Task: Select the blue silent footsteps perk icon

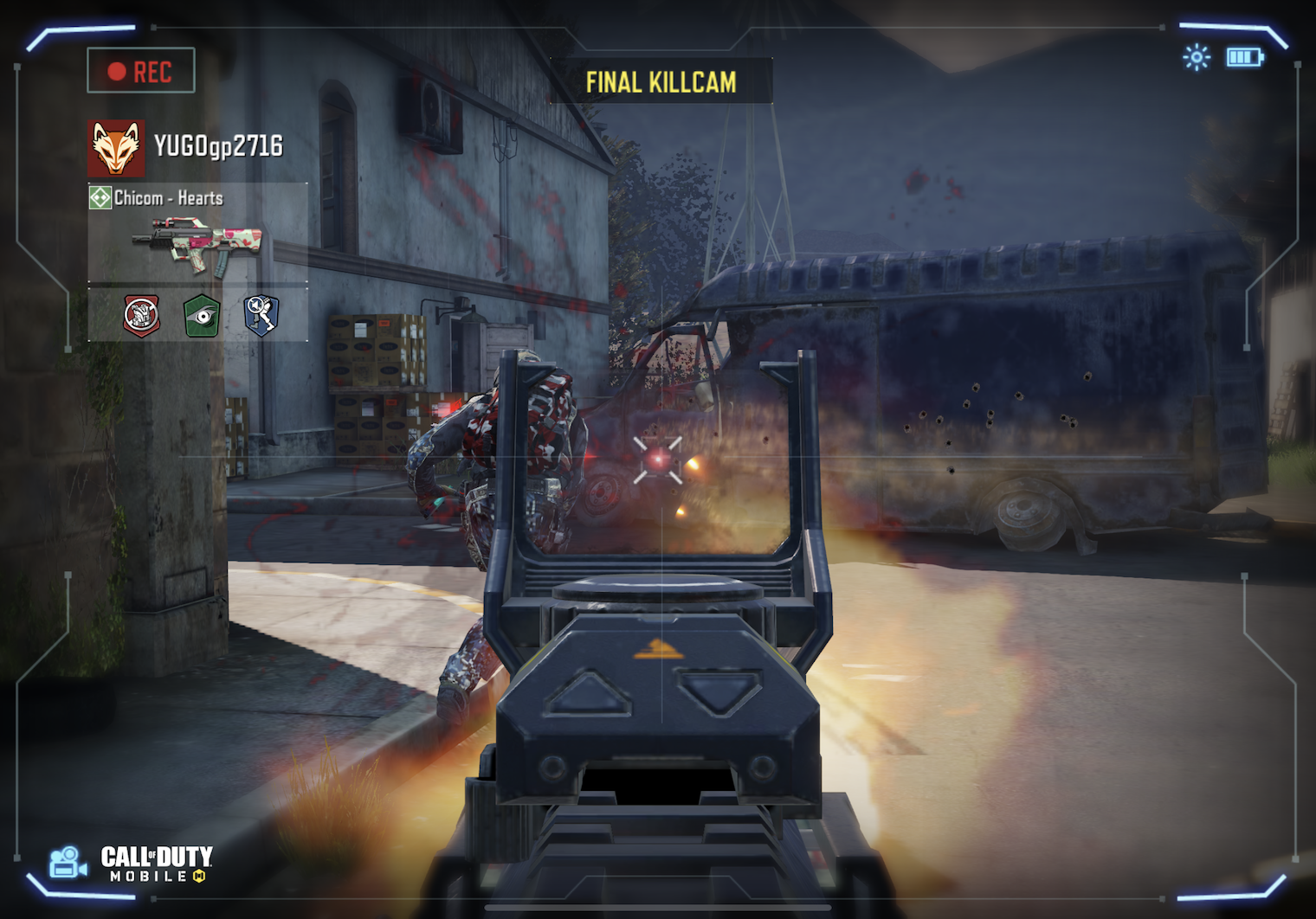Action: pos(261,315)
